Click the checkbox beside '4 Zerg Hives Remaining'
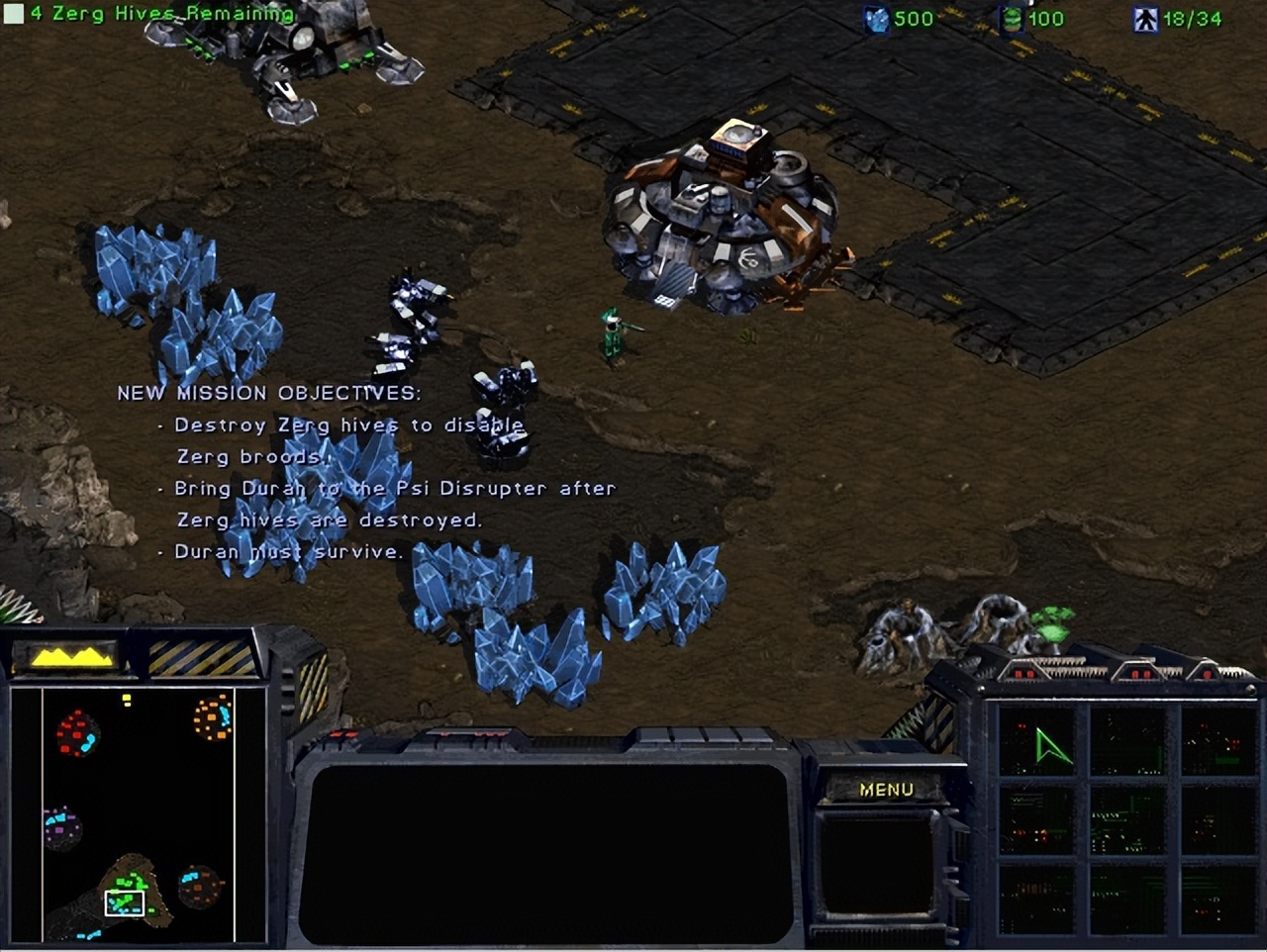The image size is (1267, 952). (14, 14)
